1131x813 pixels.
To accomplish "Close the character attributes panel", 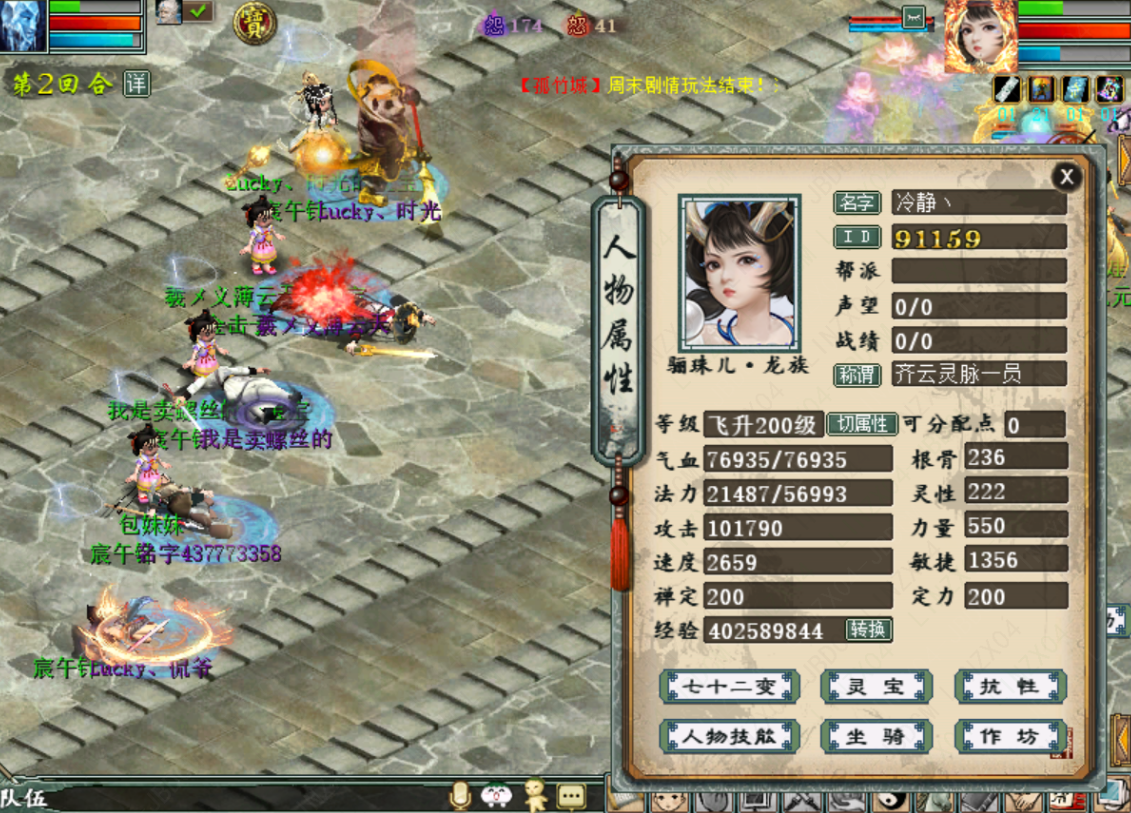I will coord(1066,178).
